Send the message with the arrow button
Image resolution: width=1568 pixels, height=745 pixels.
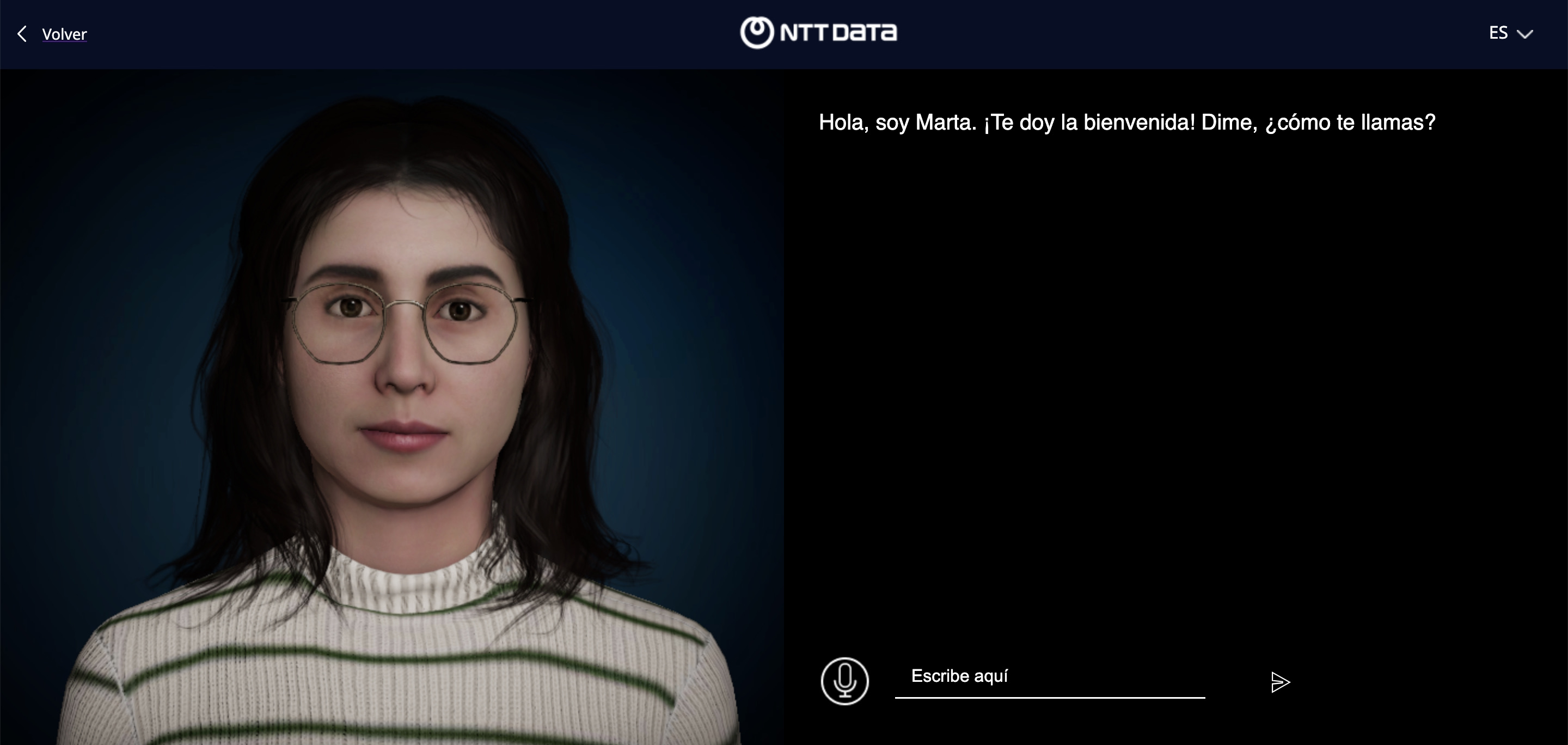point(1280,682)
